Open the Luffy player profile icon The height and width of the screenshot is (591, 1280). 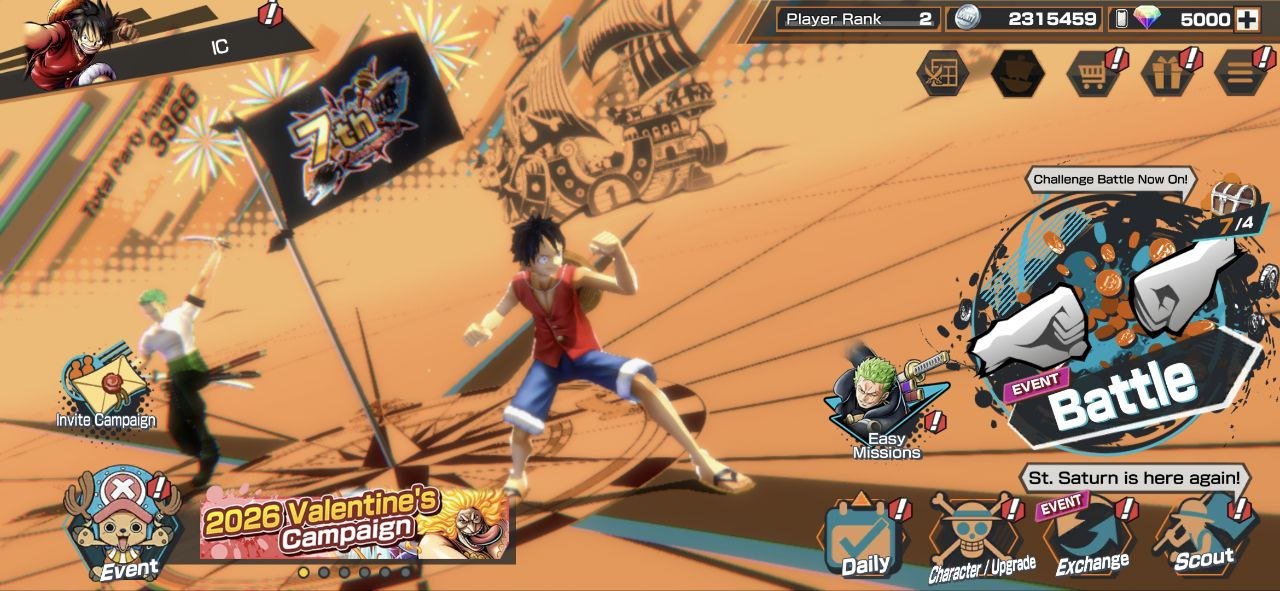coord(70,45)
